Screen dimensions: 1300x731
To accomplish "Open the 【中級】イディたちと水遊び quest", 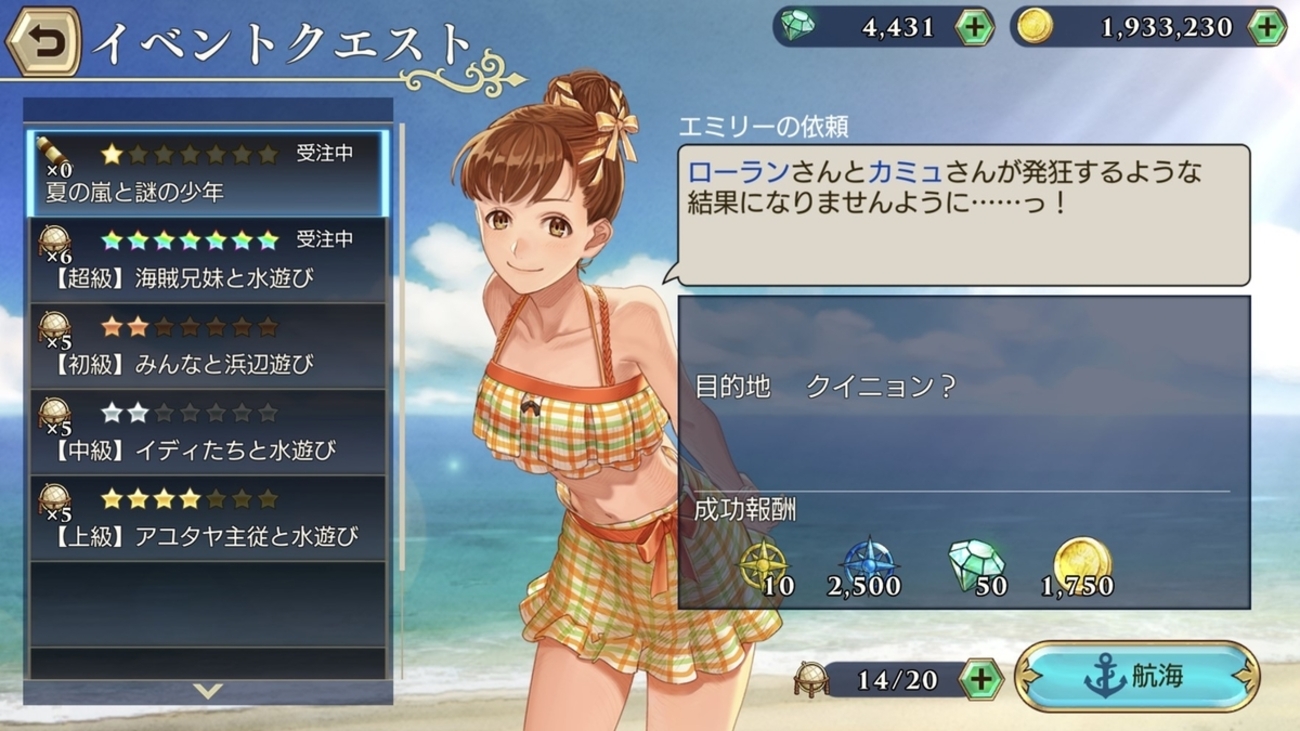I will coord(208,432).
